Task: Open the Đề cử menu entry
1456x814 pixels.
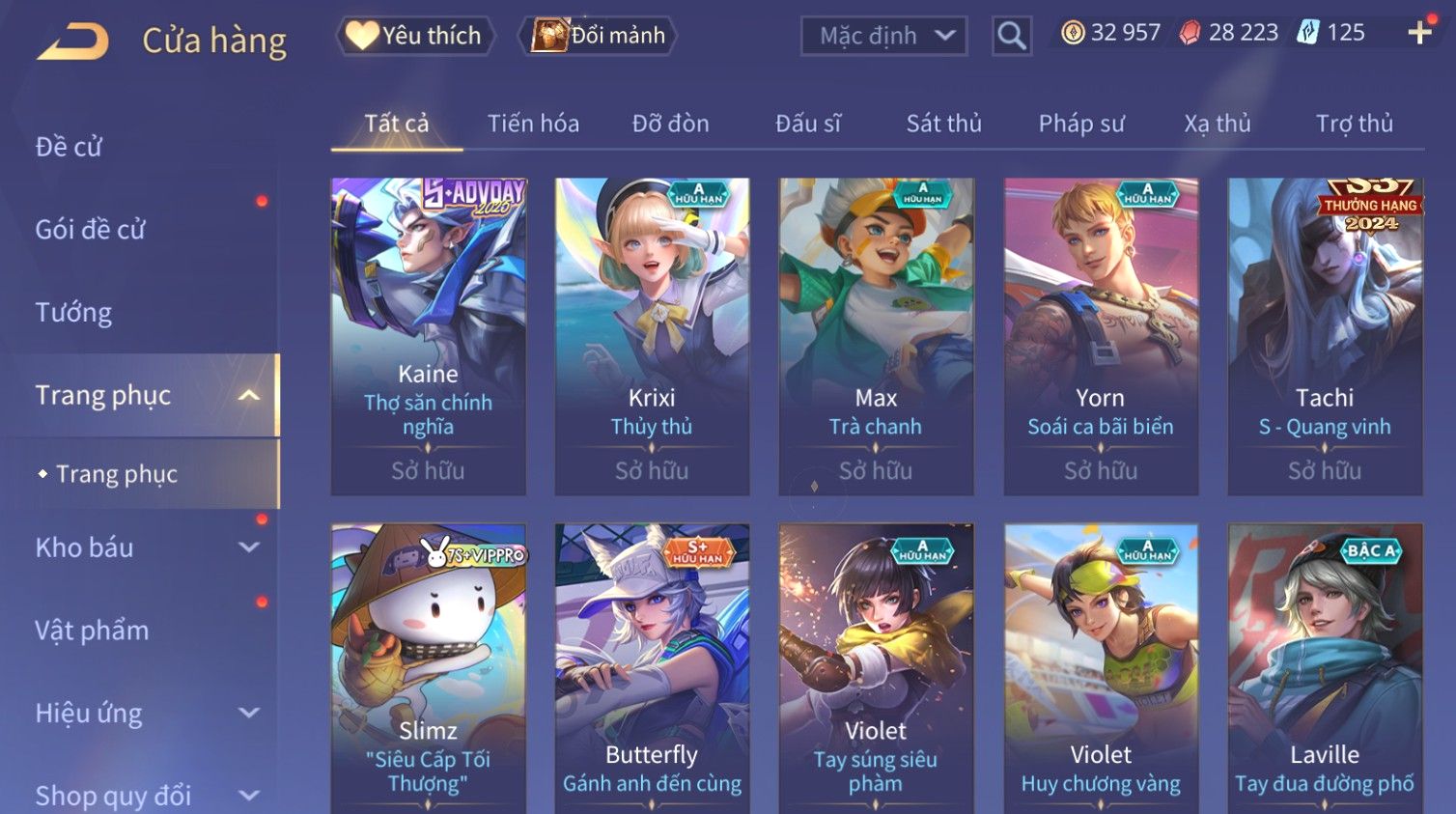Action: coord(69,147)
